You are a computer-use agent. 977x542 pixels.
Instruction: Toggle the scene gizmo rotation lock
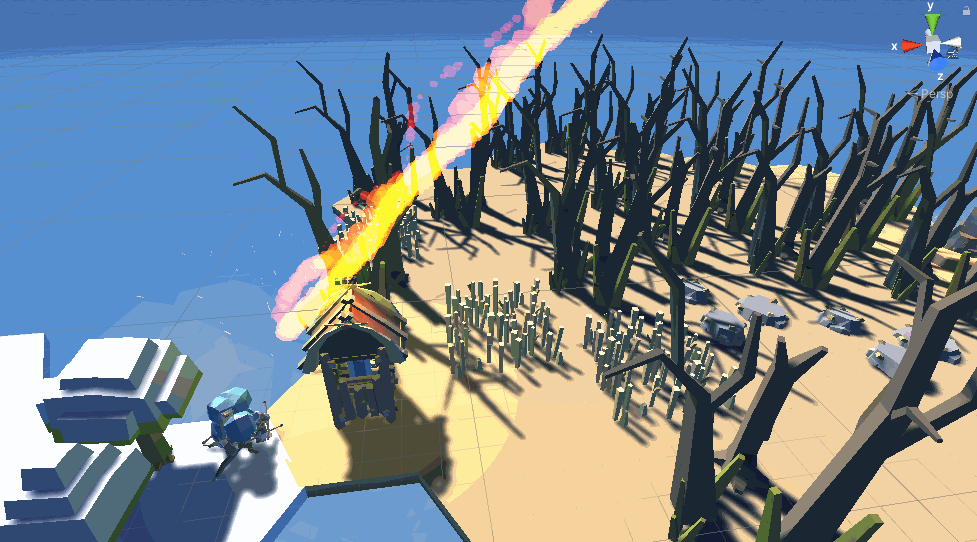pos(967,10)
